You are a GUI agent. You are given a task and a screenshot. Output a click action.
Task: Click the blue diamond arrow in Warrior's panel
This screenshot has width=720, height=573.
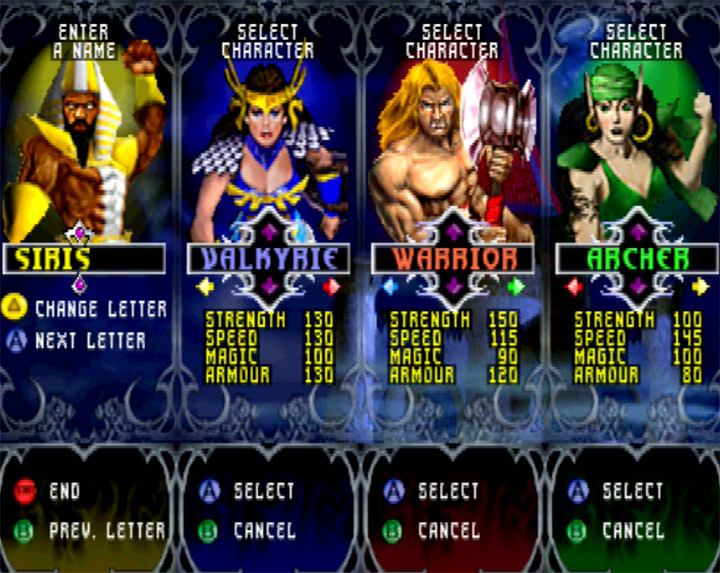coord(390,287)
